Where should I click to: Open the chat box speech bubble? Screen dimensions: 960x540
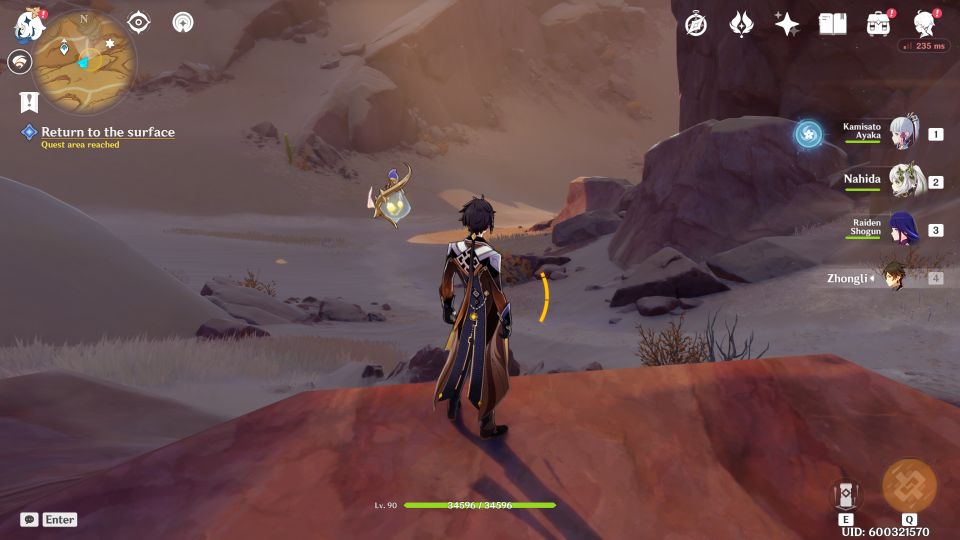[x=29, y=519]
